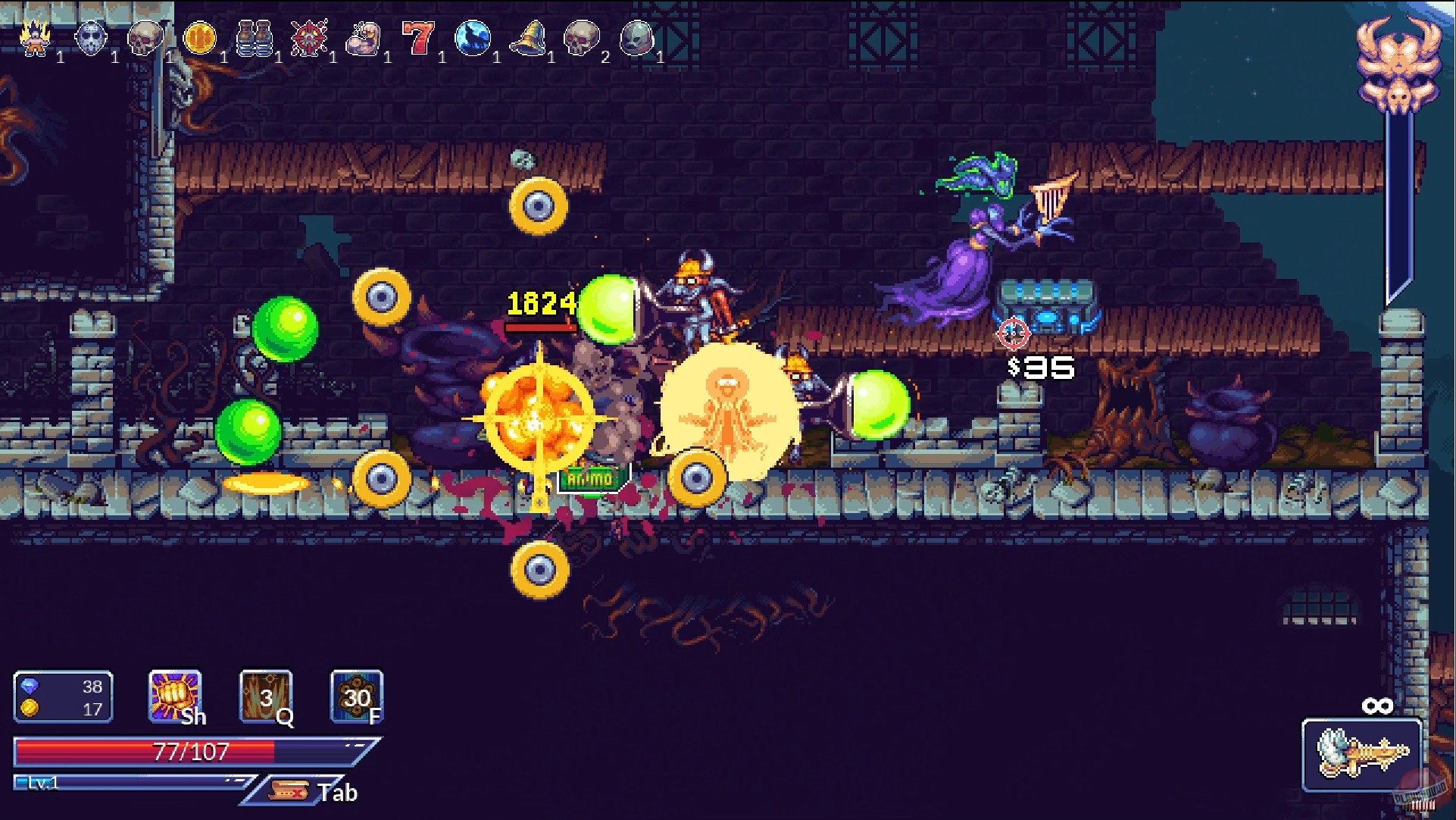Activate the Q ability showing 3 charges
Screen dimensions: 1456x820
[x=264, y=696]
